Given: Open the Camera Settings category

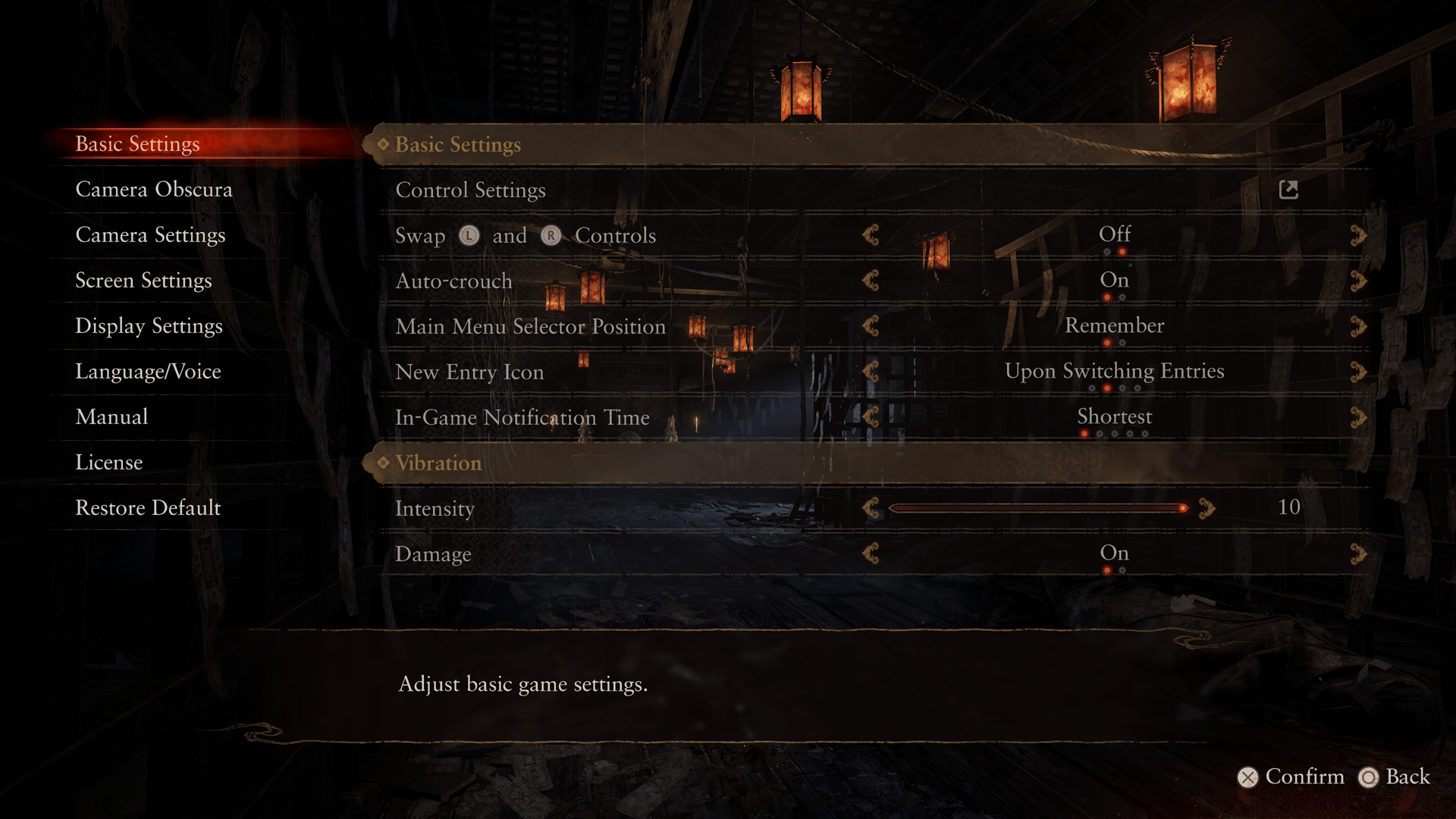Looking at the screenshot, I should (150, 235).
